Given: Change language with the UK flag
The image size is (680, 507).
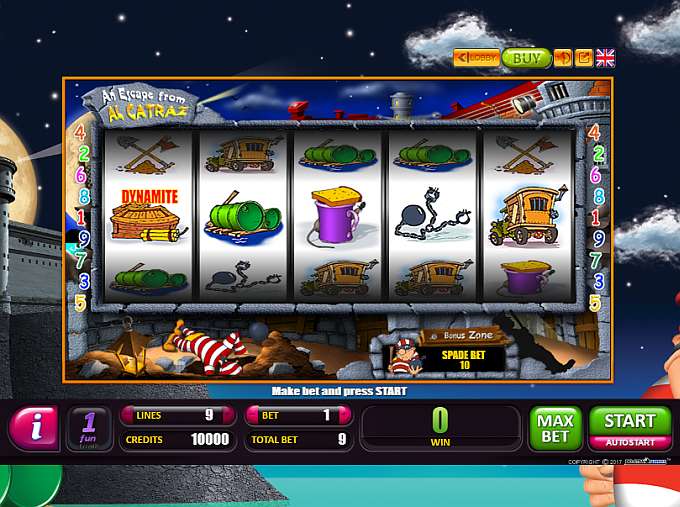Looking at the screenshot, I should [605, 58].
